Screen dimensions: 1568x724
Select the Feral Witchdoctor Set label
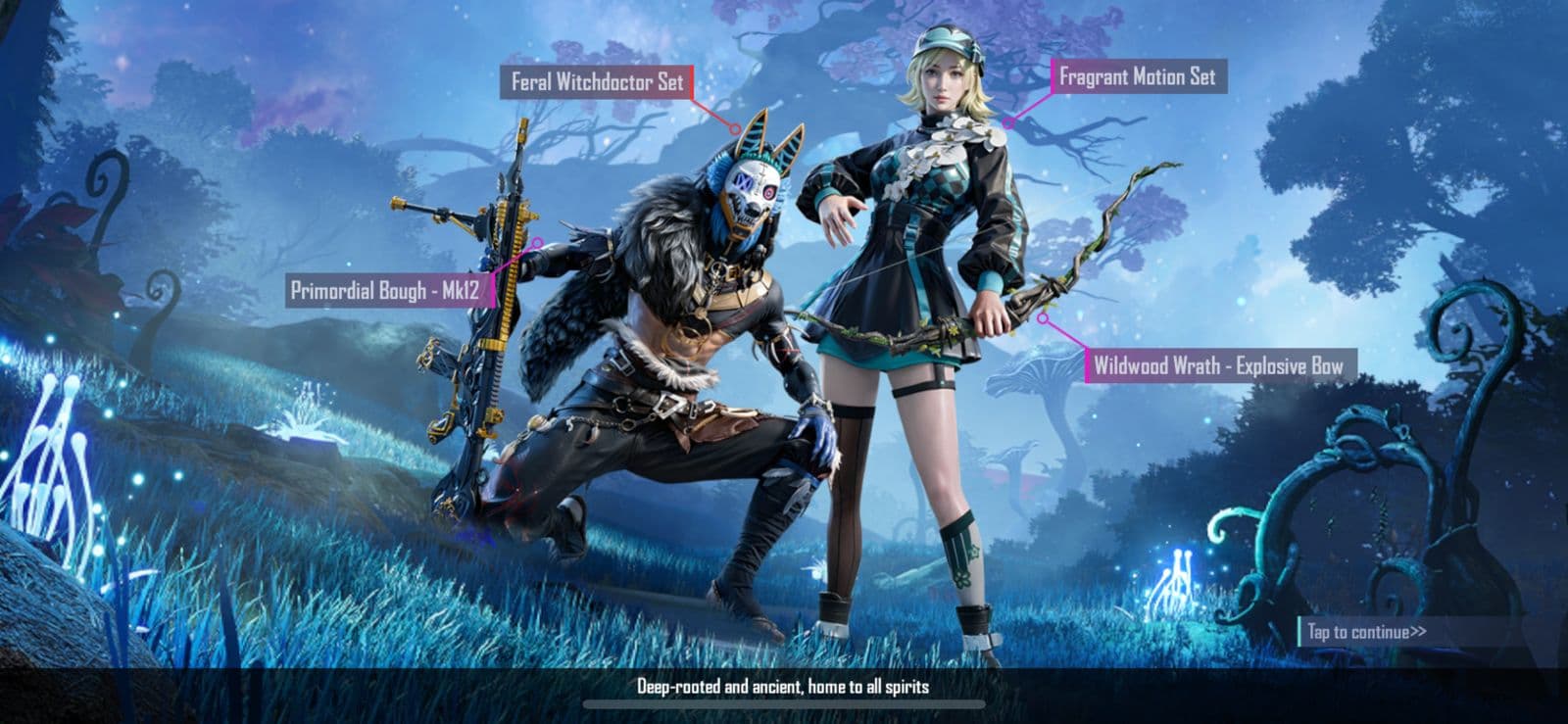pos(598,84)
